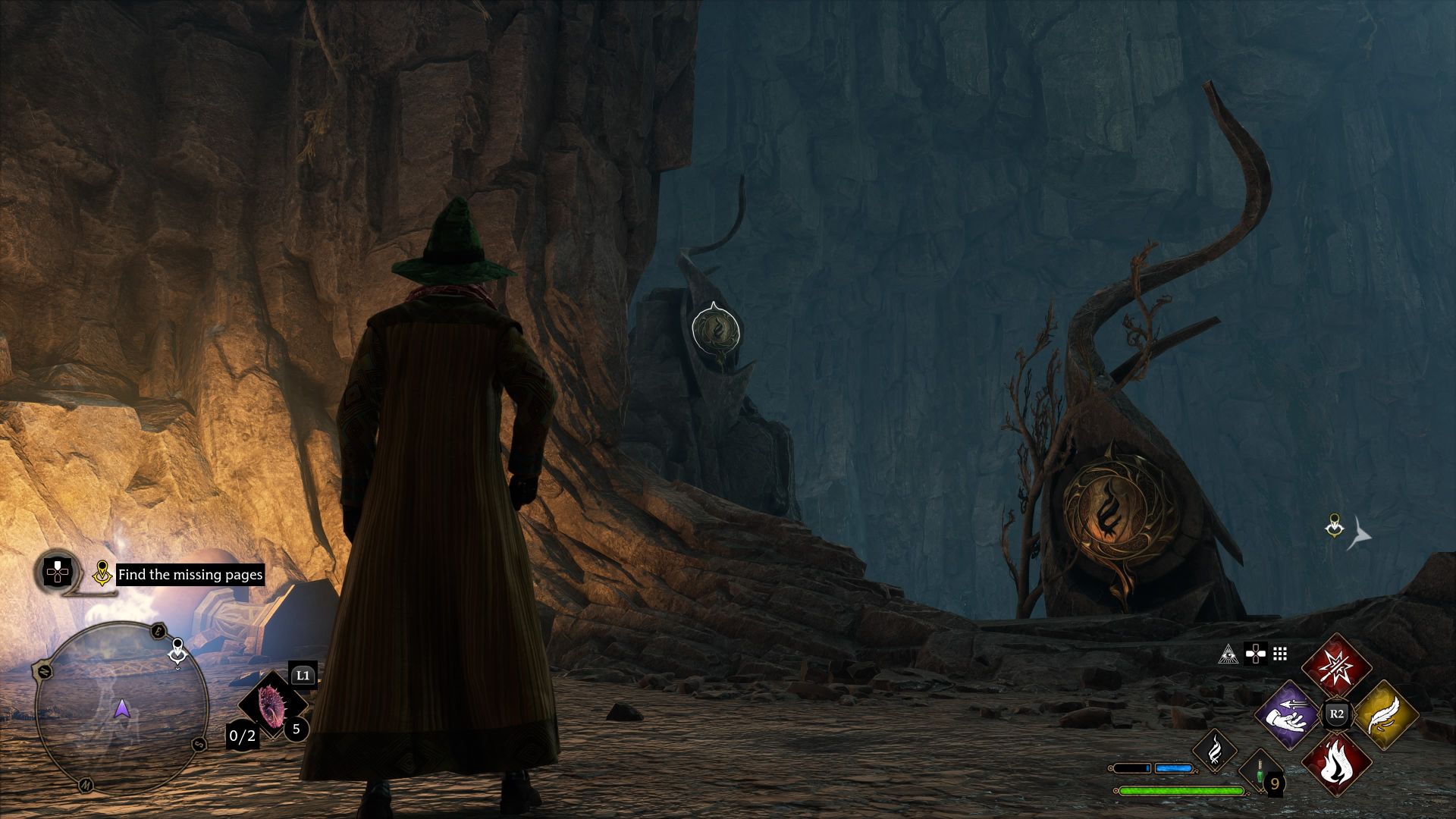Screen dimensions: 1456x819
Task: Click the Find the missing pages objective
Action: [190, 576]
